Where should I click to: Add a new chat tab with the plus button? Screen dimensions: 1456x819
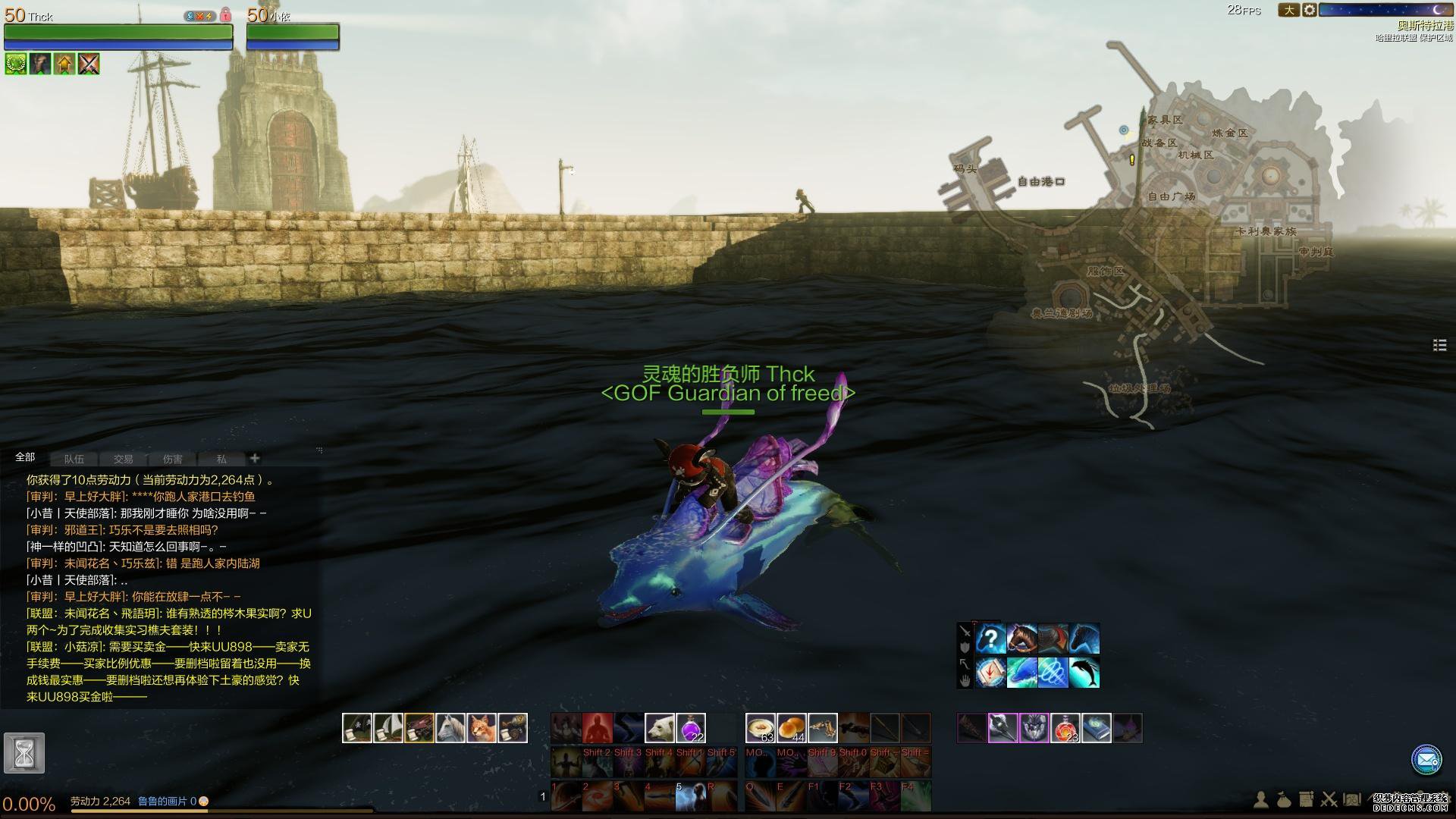(x=255, y=458)
